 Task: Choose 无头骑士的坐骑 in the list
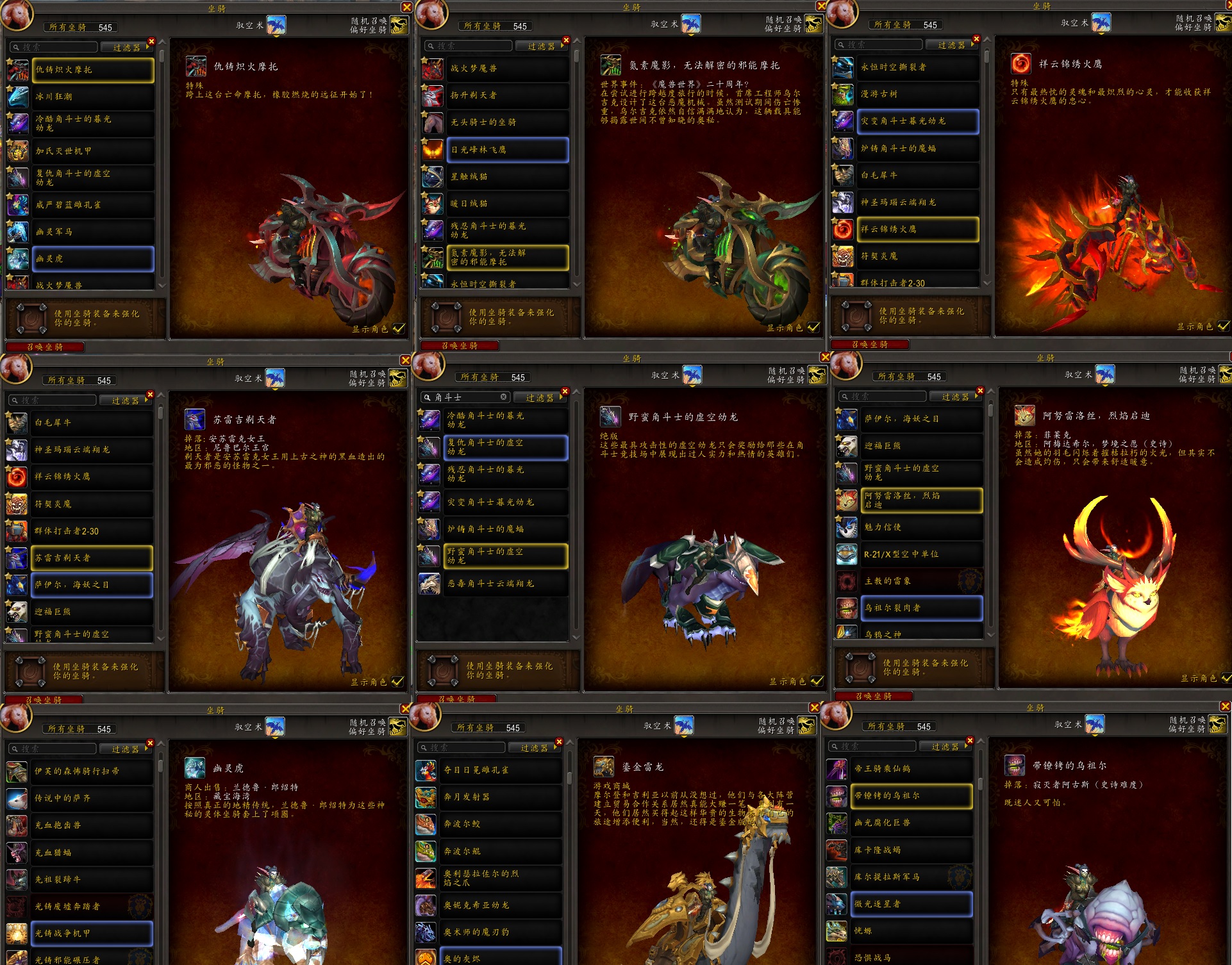[x=507, y=122]
